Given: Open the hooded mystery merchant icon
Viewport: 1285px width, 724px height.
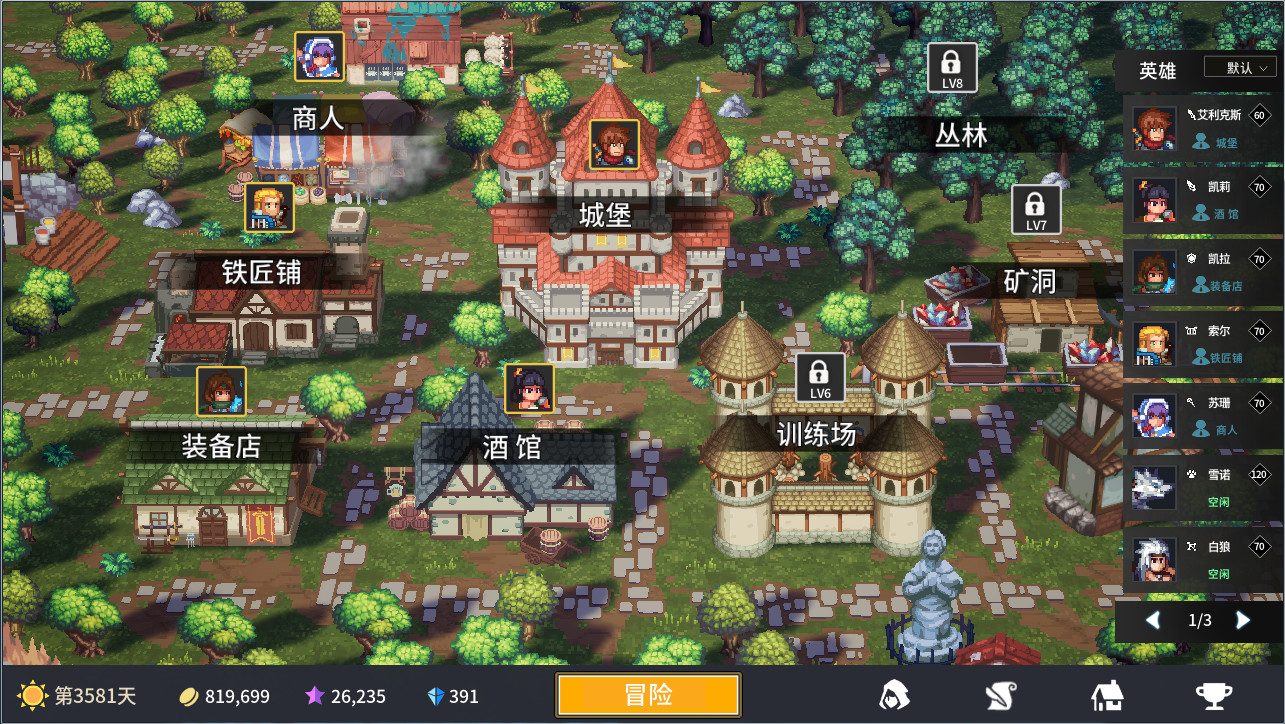Looking at the screenshot, I should point(895,694).
